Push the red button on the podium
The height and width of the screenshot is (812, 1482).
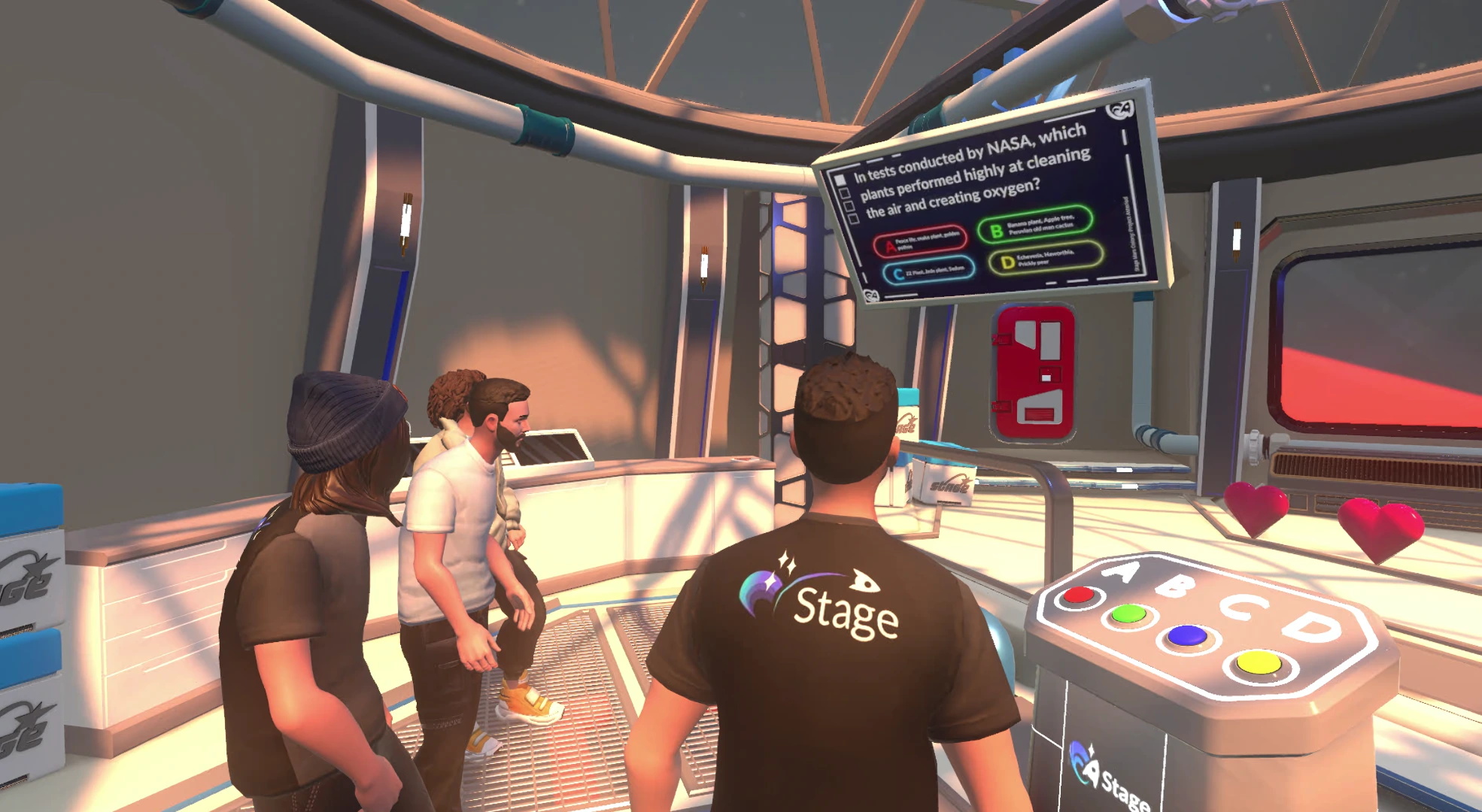(1079, 595)
